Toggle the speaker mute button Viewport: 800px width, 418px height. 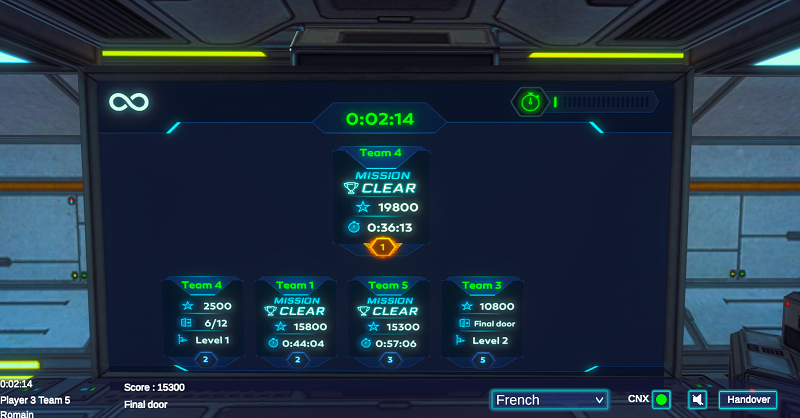click(697, 400)
